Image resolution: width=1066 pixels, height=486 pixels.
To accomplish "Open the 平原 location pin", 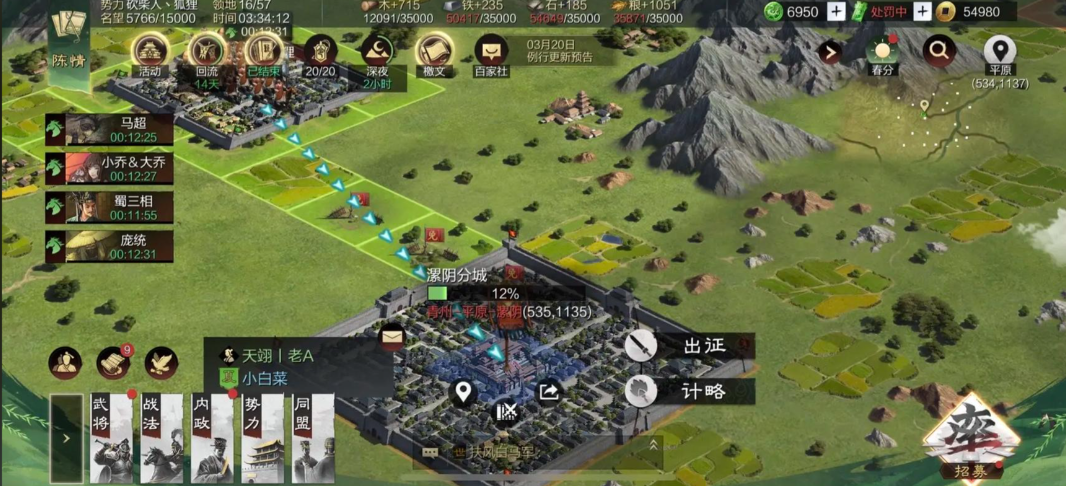I will point(999,52).
